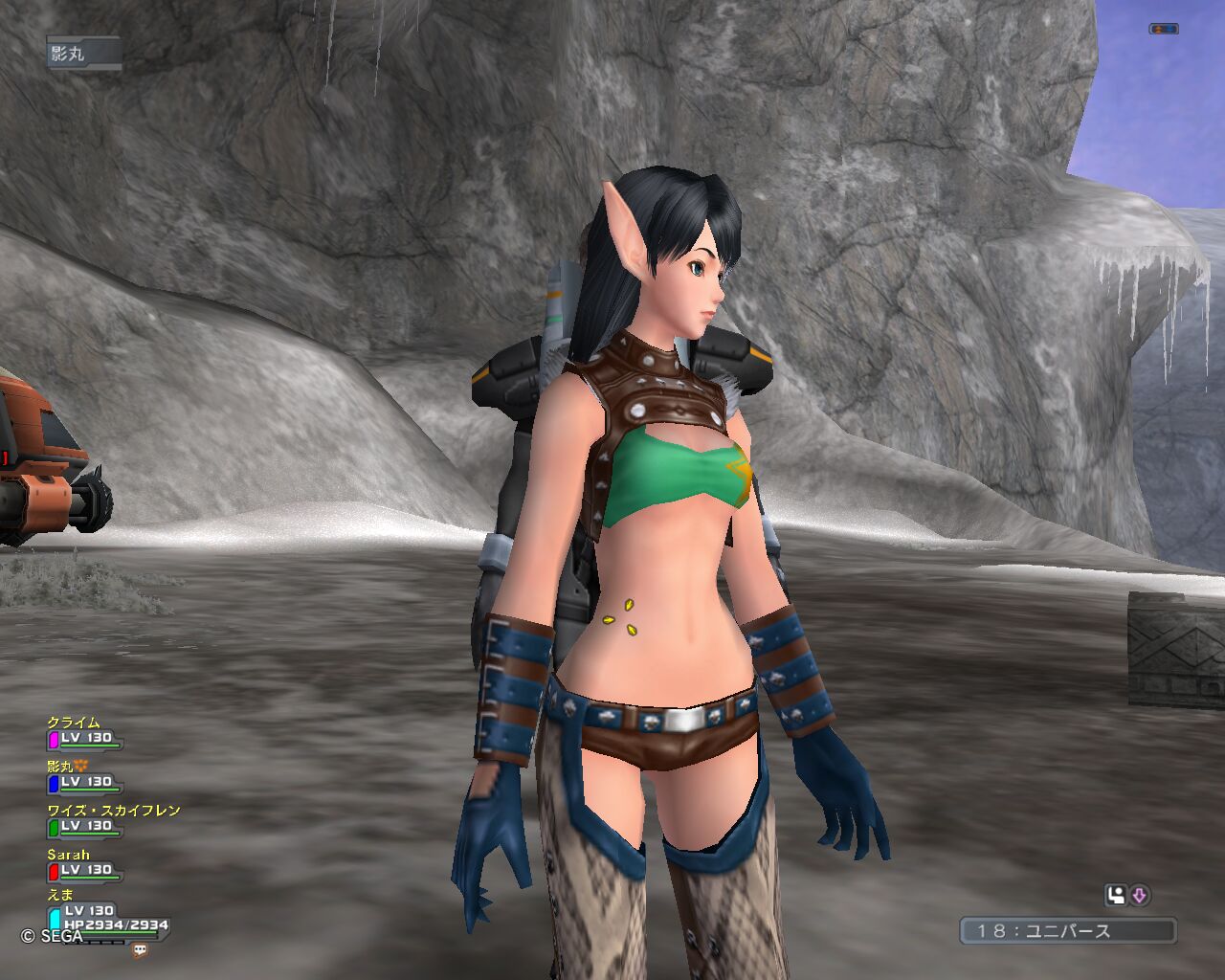Click the 影丸 target name plate
This screenshot has width=1225, height=980.
(83, 54)
